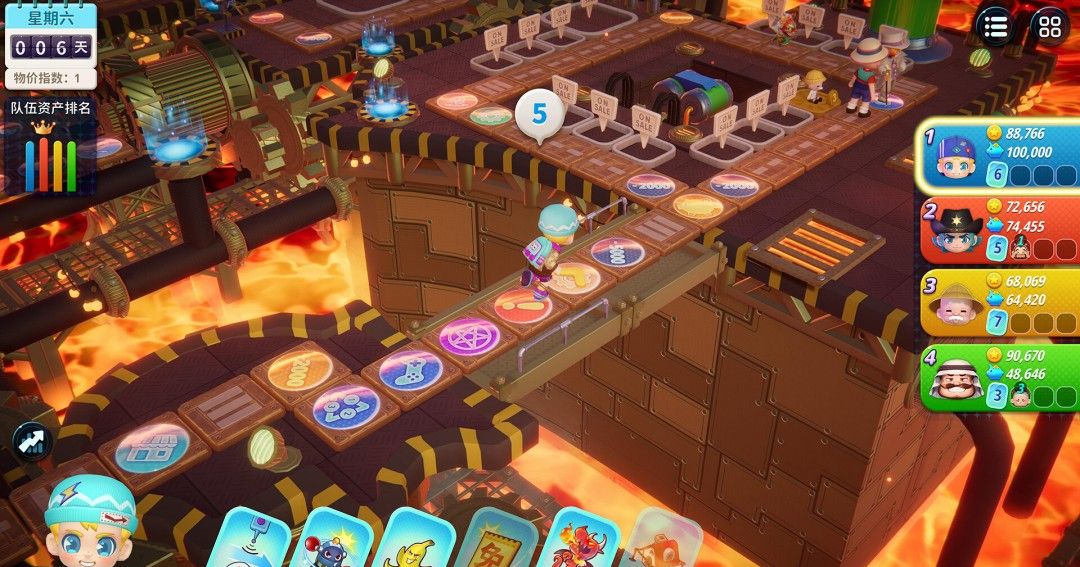This screenshot has width=1080, height=567.
Task: Choose the faded orange rightmost card
Action: pyautogui.click(x=660, y=541)
